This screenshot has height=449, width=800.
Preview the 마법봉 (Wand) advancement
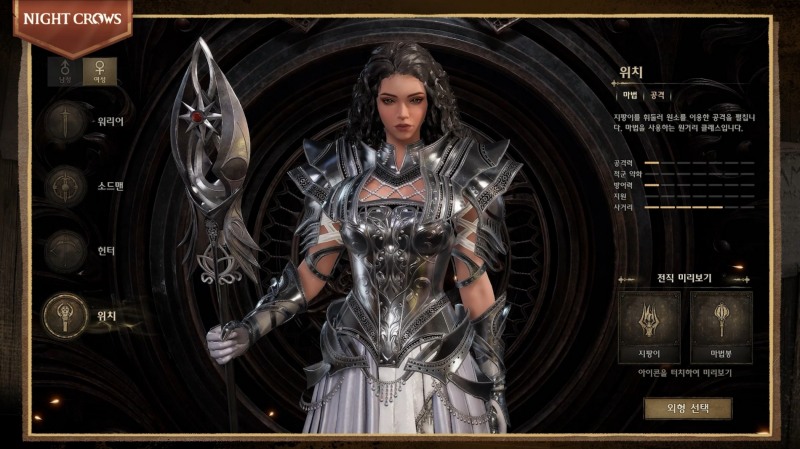(x=720, y=325)
